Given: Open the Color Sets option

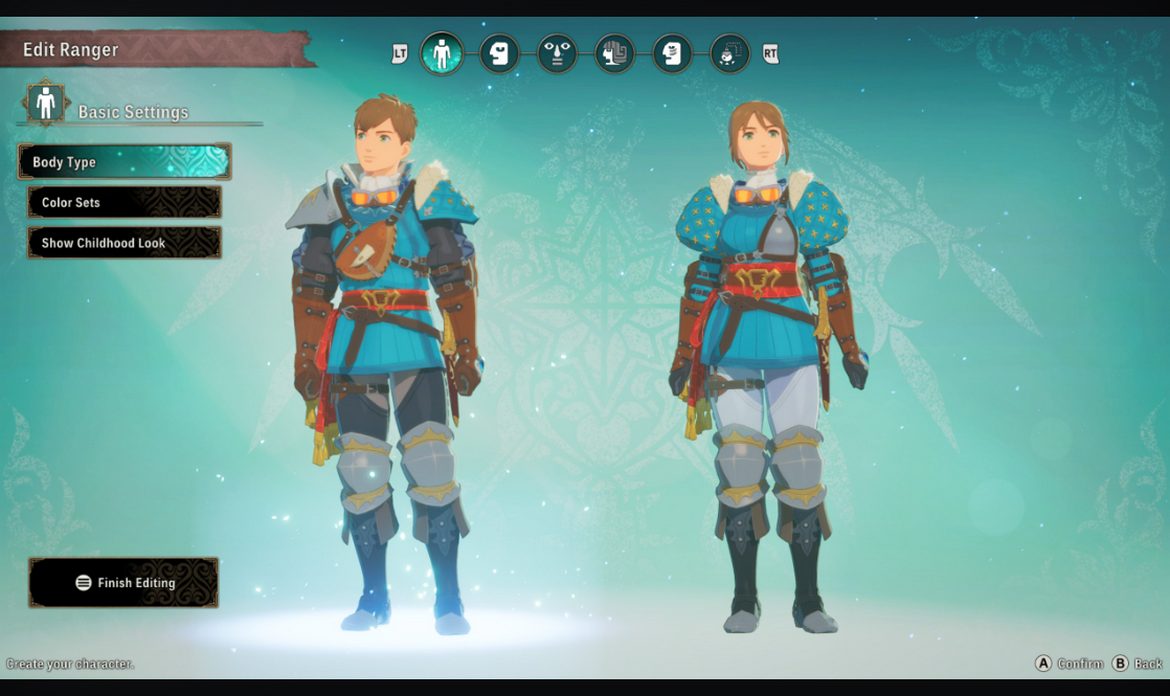Looking at the screenshot, I should pyautogui.click(x=125, y=202).
